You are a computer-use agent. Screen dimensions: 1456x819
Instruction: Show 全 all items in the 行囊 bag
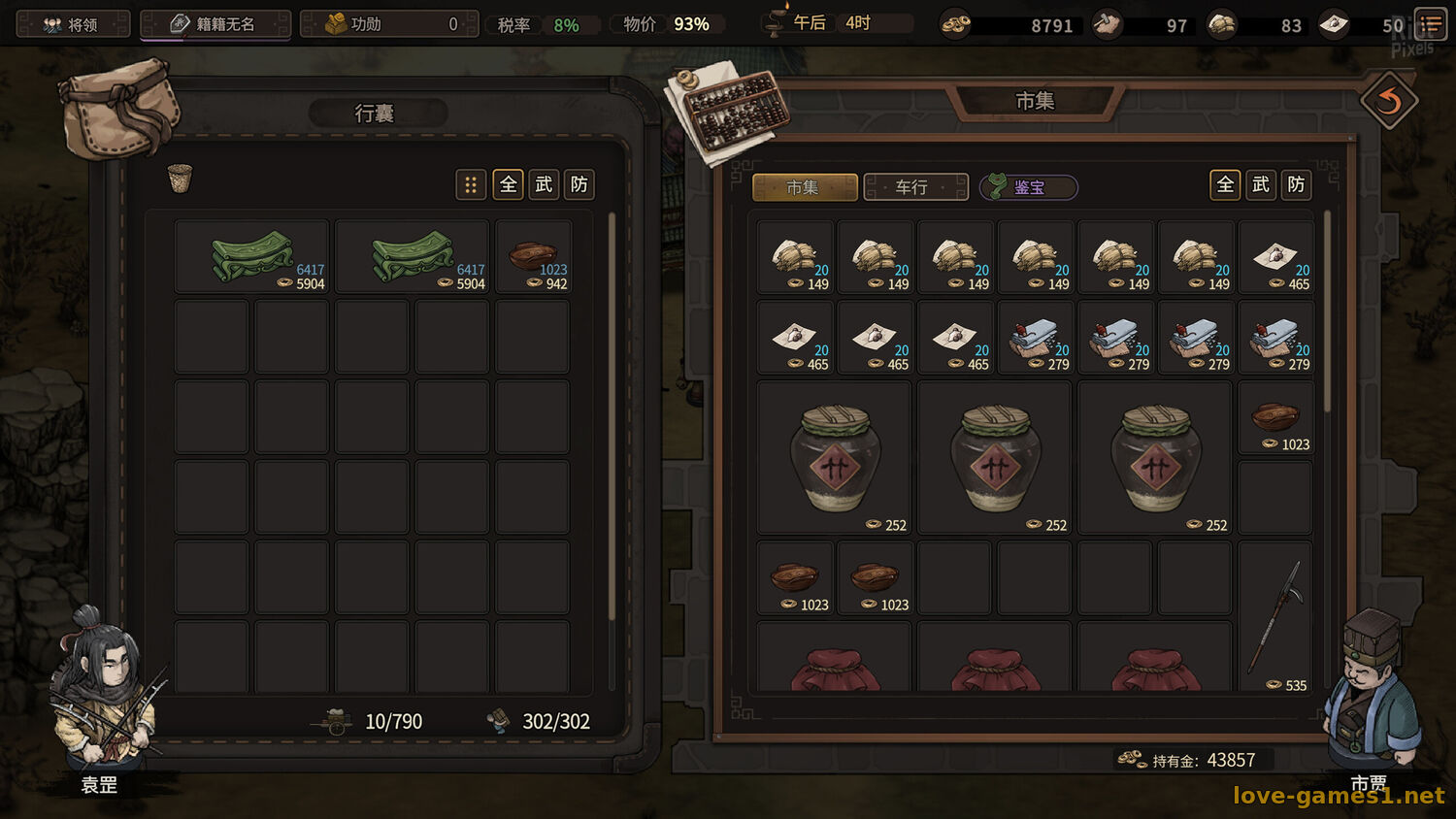click(x=509, y=184)
